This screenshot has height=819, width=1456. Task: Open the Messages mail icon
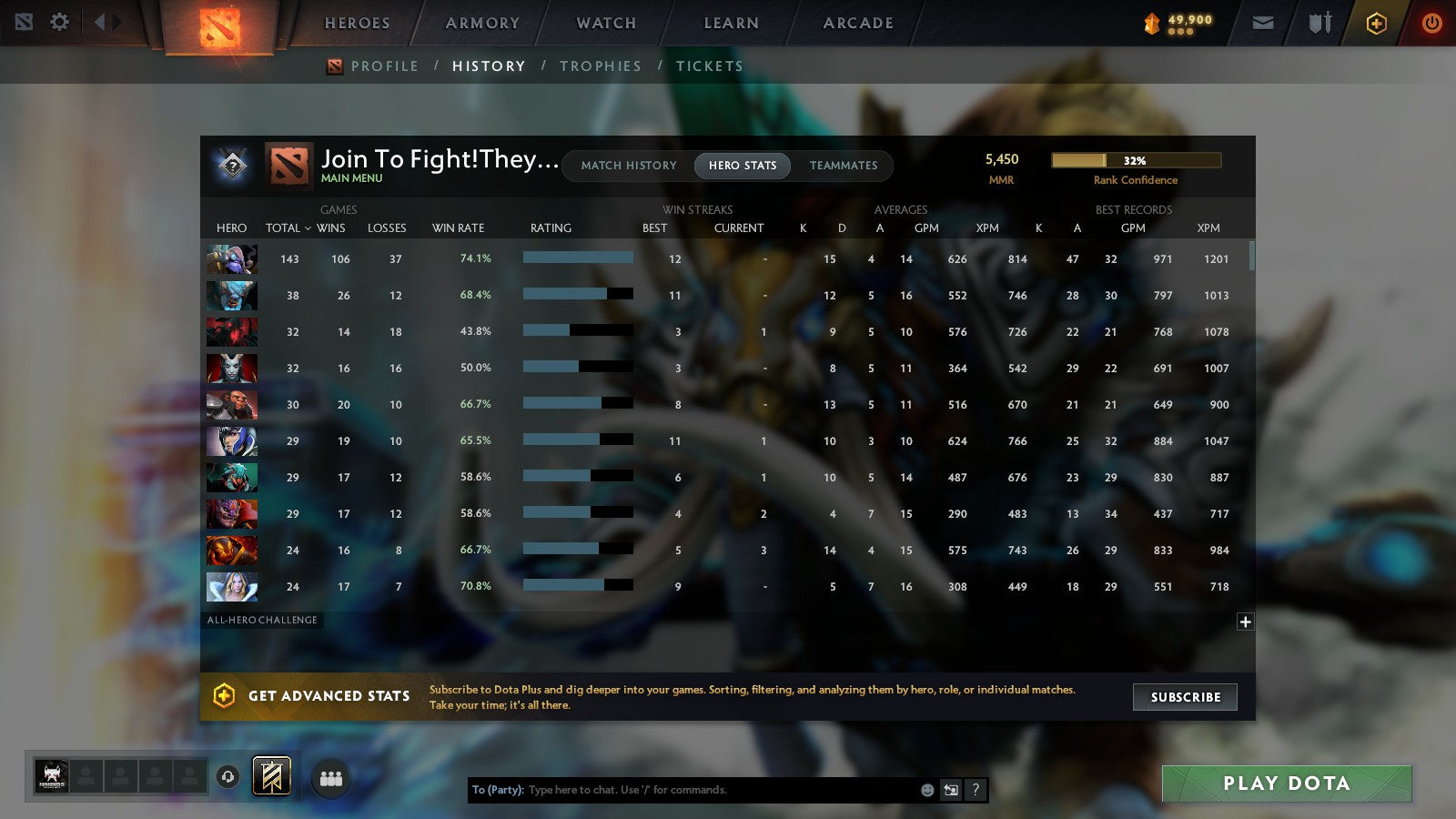click(1263, 22)
